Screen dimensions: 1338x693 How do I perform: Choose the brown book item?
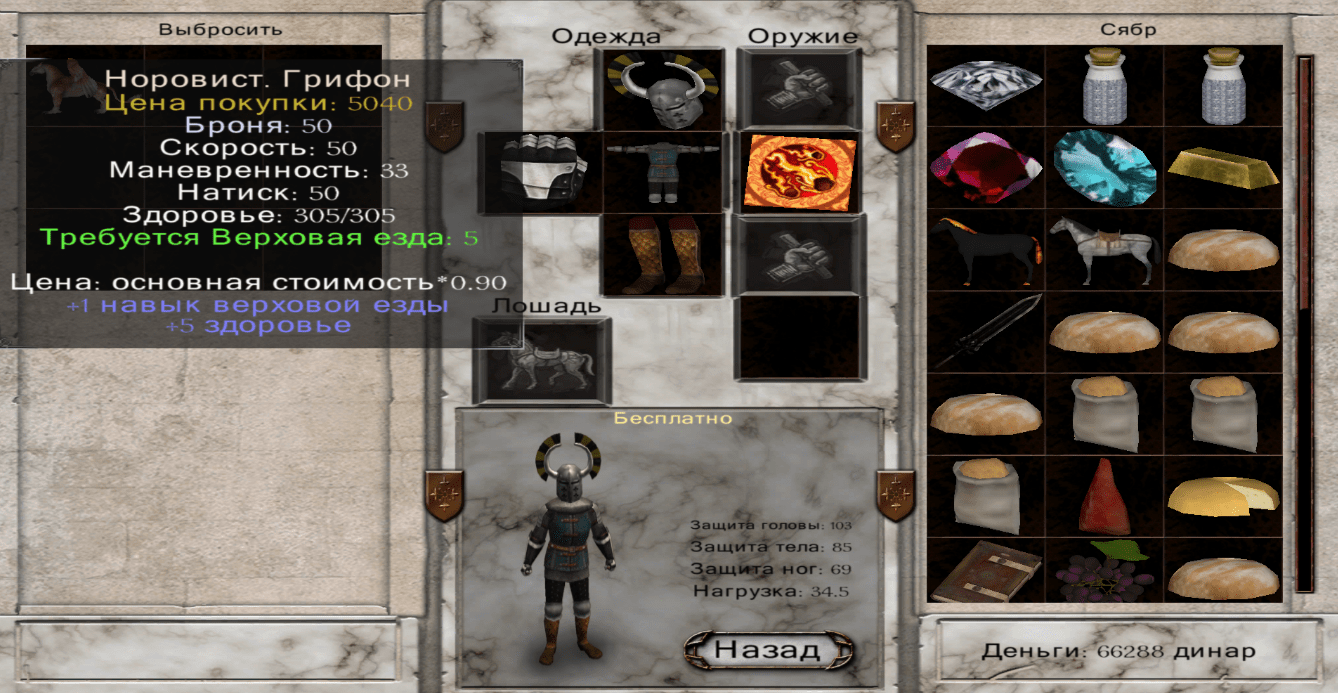click(x=986, y=572)
